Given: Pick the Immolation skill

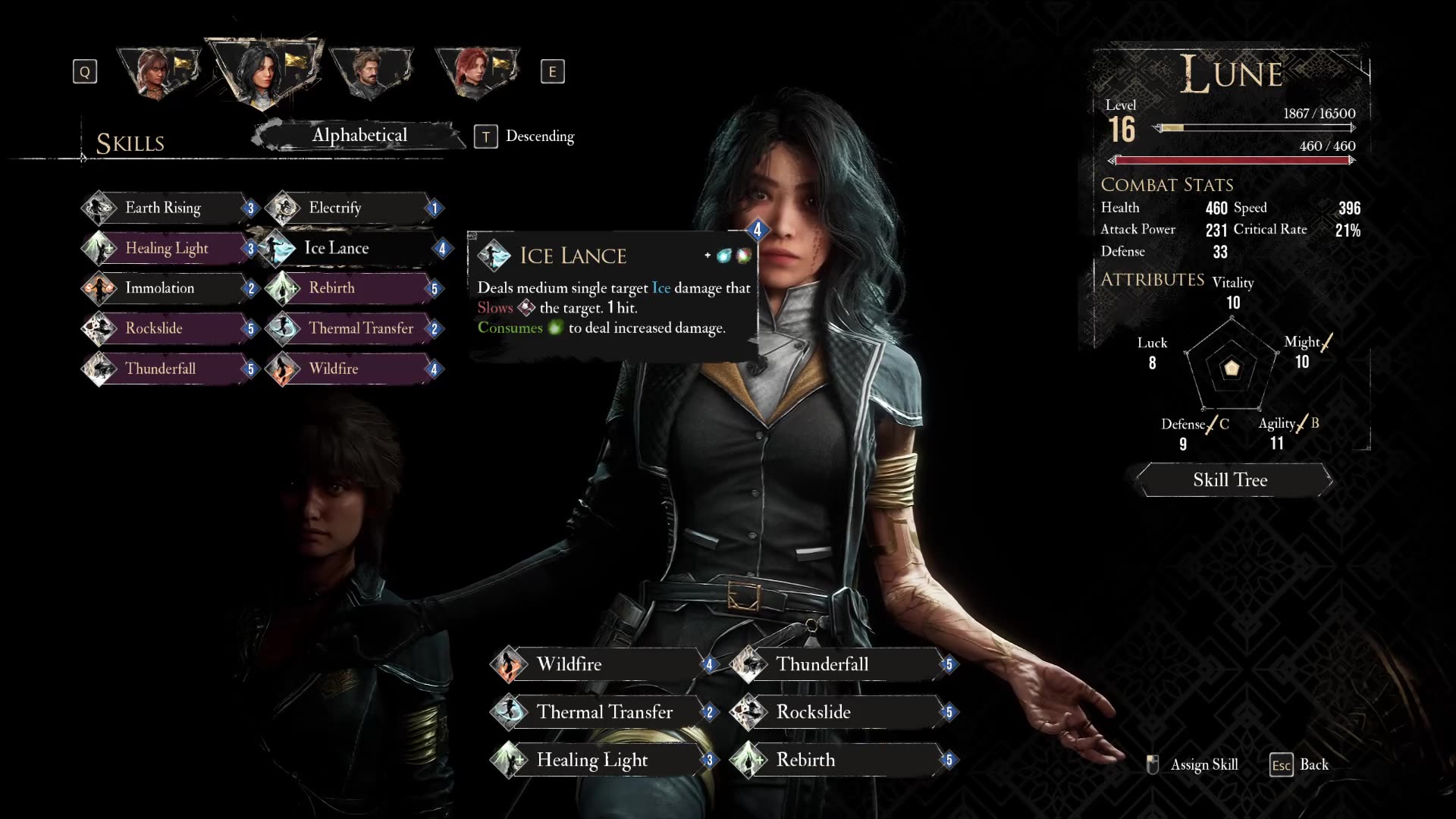Looking at the screenshot, I should (163, 288).
